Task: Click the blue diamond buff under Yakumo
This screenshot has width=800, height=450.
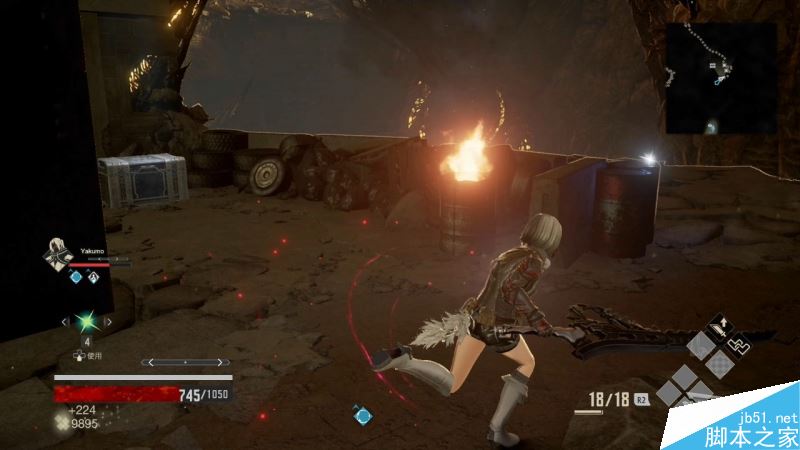Action: coord(75,277)
